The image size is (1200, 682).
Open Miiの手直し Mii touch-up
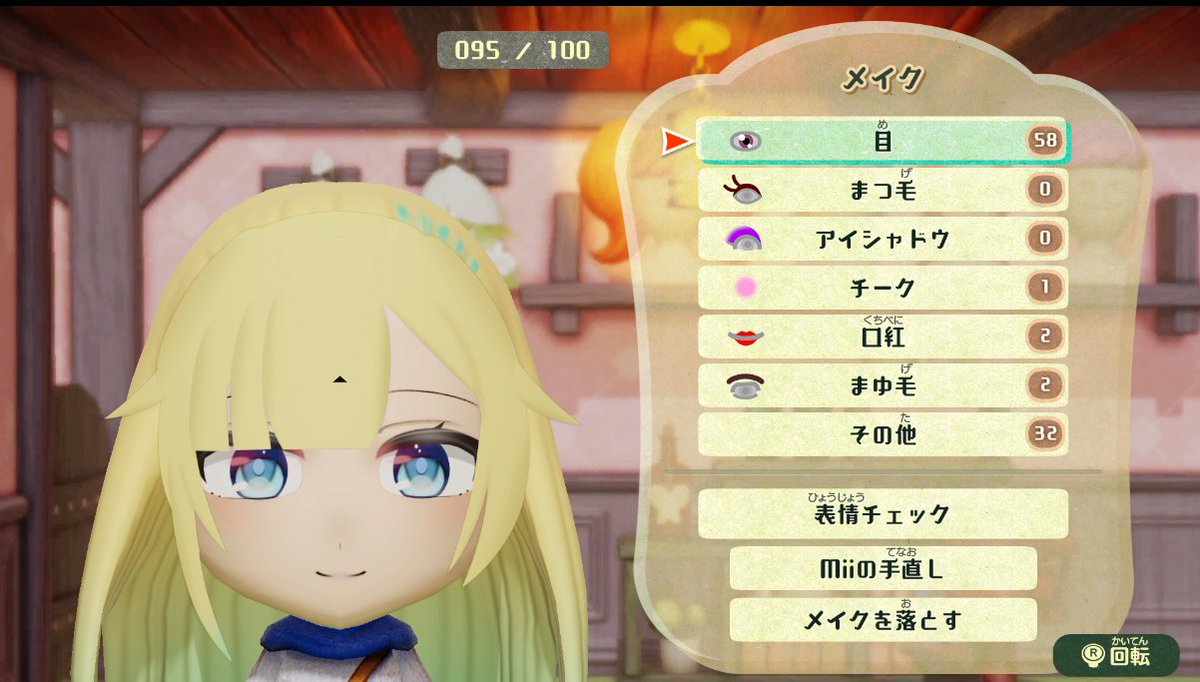[882, 569]
